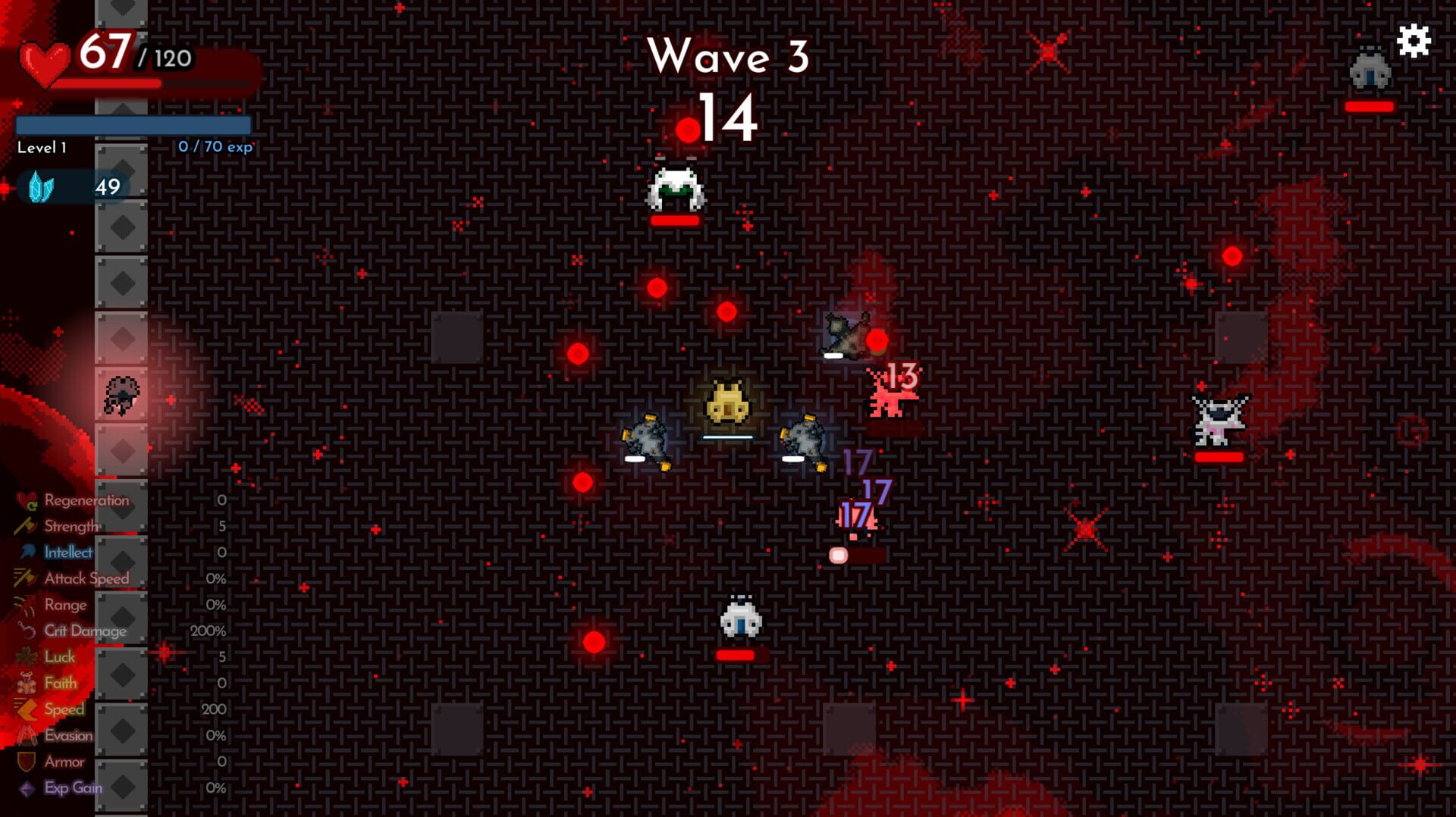This screenshot has height=817, width=1456.
Task: Click the Luck clover icon
Action: pyautogui.click(x=26, y=656)
